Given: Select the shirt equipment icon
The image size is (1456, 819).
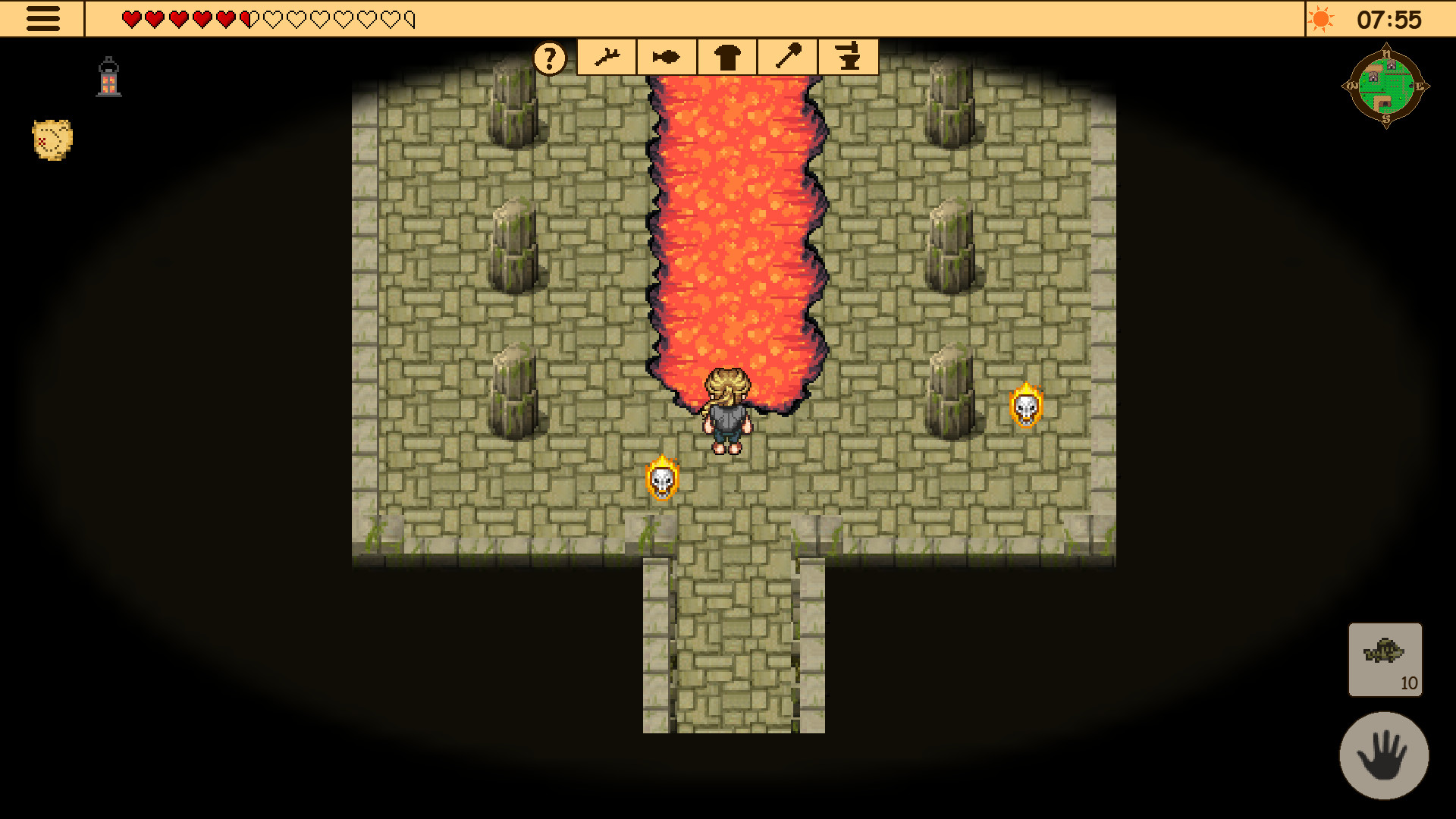Looking at the screenshot, I should (x=726, y=56).
